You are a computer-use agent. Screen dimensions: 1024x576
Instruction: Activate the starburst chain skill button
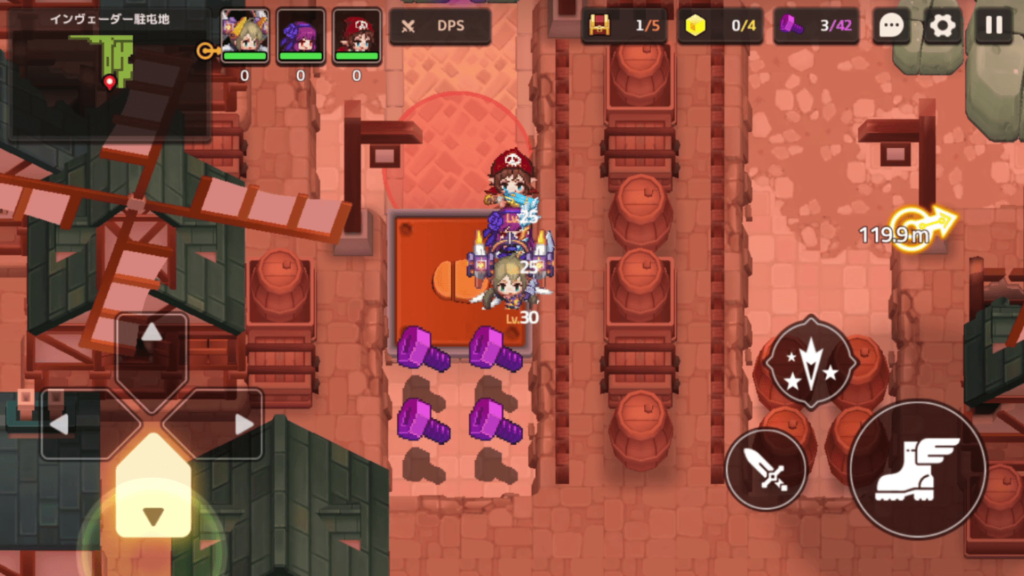pyautogui.click(x=810, y=362)
